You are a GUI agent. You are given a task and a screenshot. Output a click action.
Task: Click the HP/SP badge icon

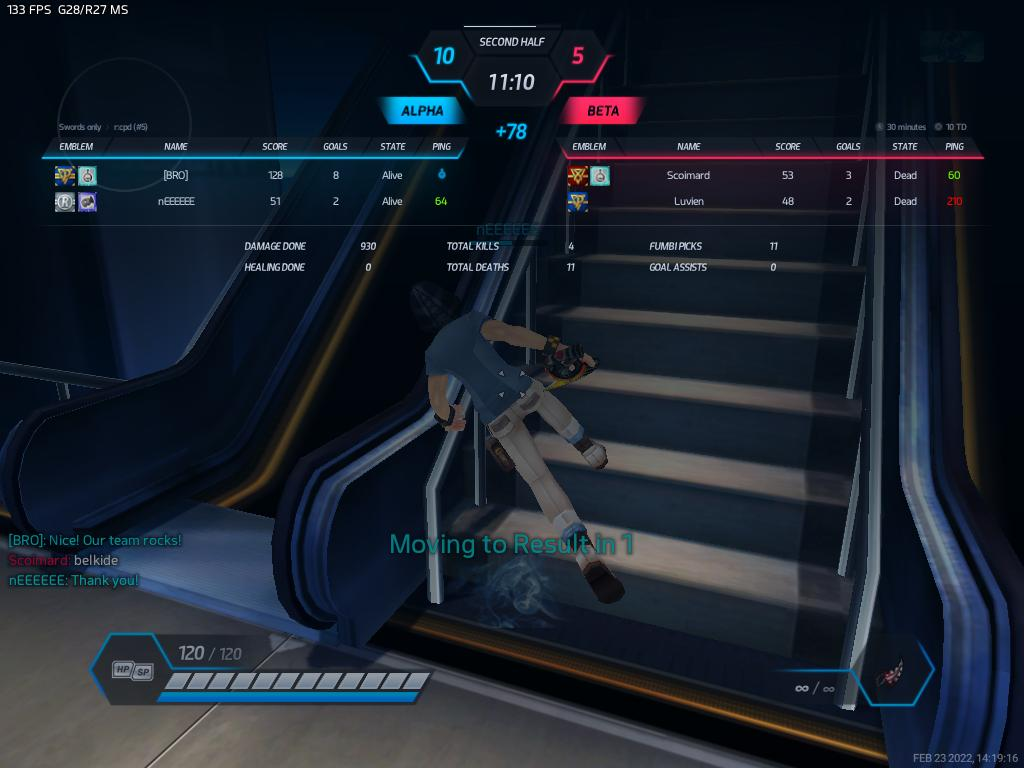pyautogui.click(x=132, y=670)
